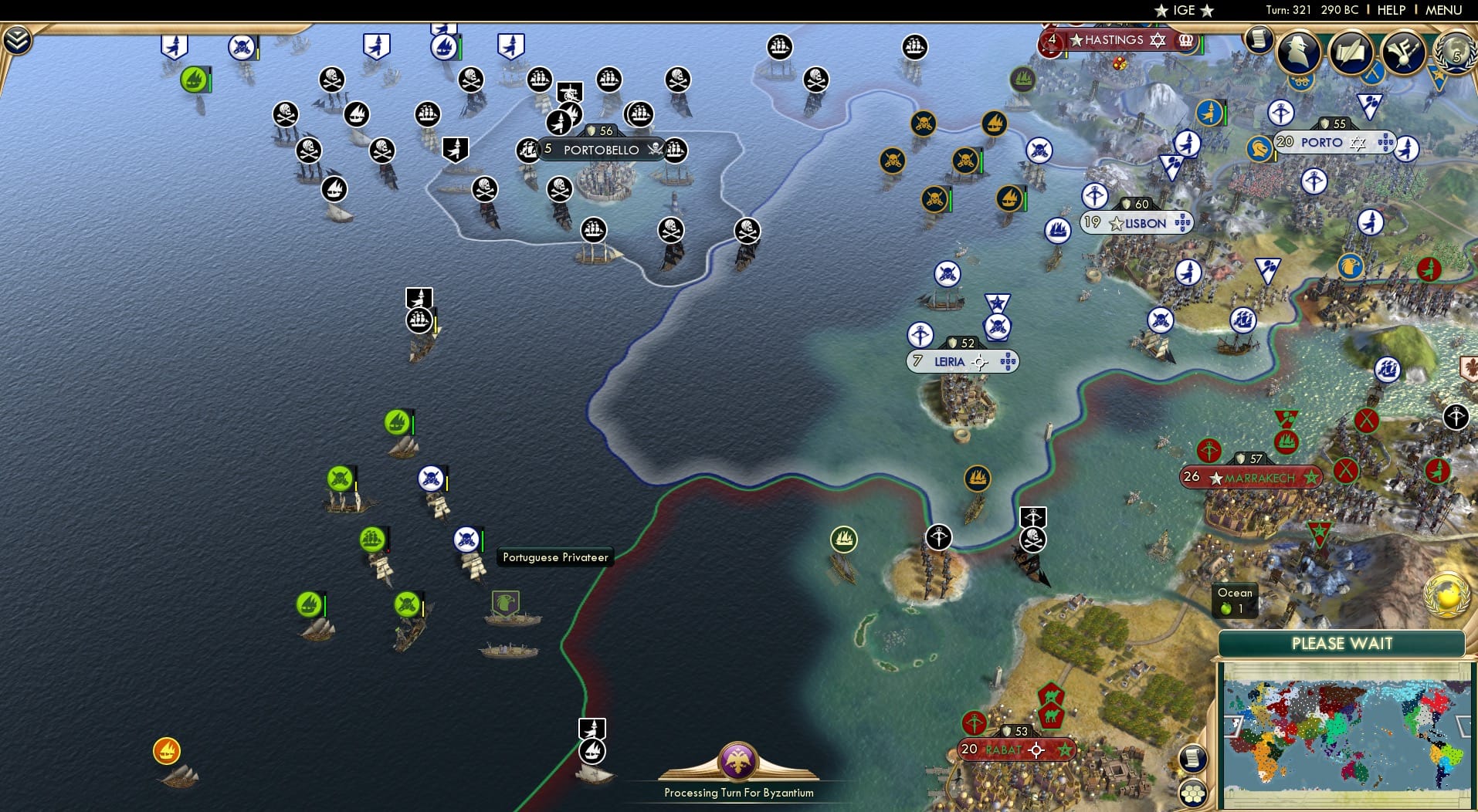Click the scroll icon near the bottom-right corner
Viewport: 1478px width, 812px height.
1193,758
